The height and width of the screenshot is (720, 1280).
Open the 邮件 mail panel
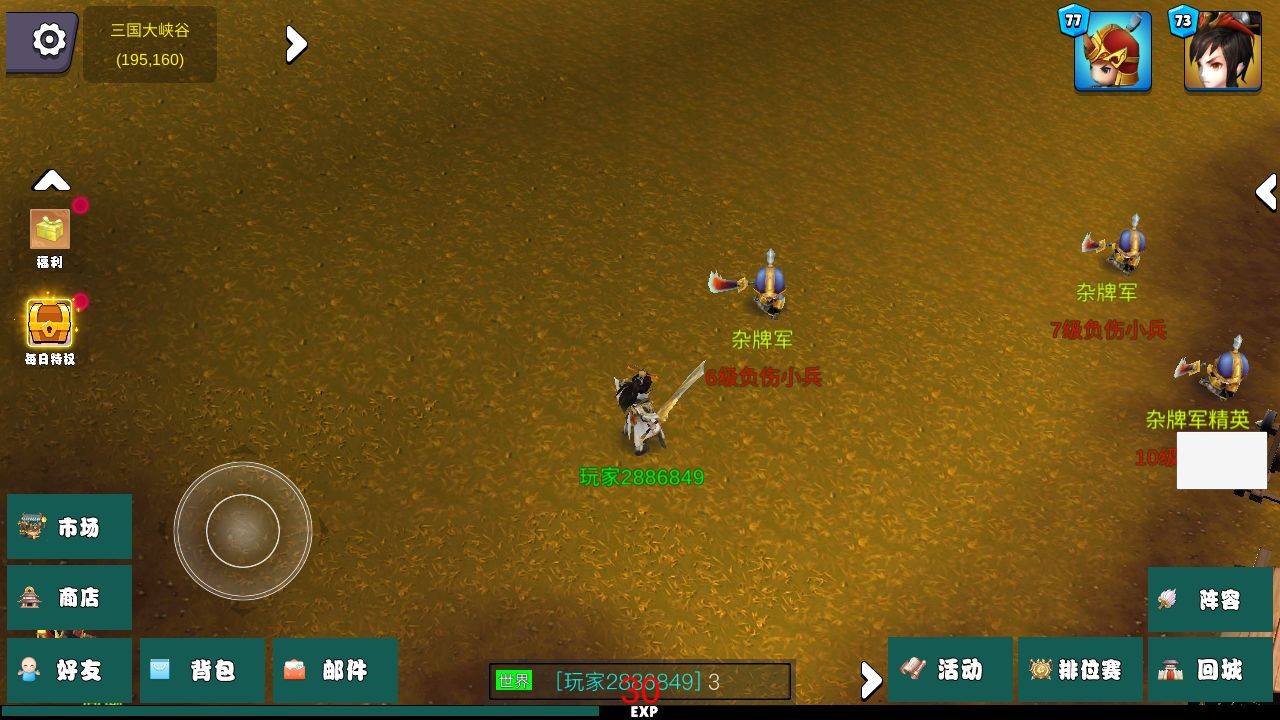[x=335, y=671]
